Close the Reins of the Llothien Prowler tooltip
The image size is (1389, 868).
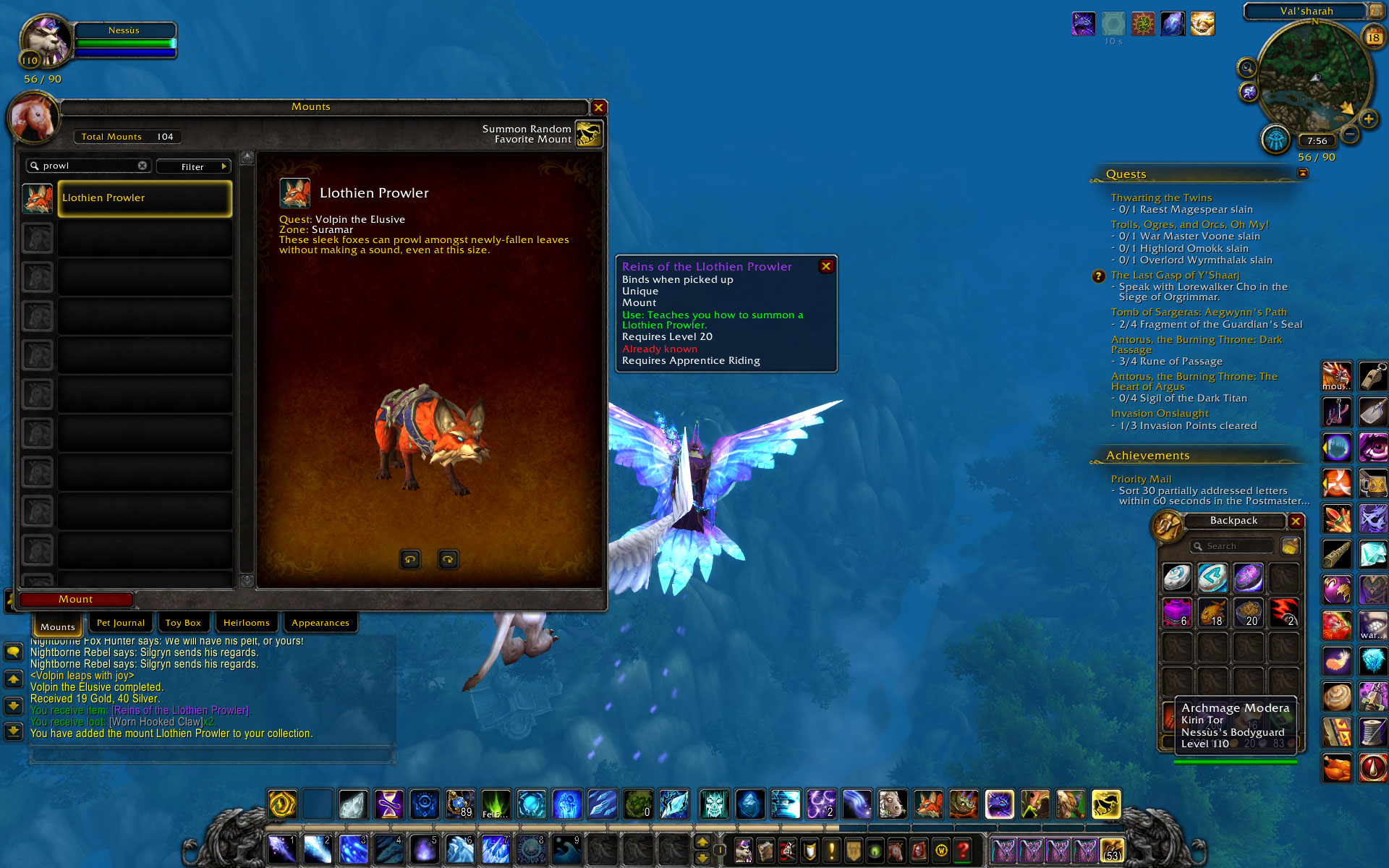coord(825,266)
